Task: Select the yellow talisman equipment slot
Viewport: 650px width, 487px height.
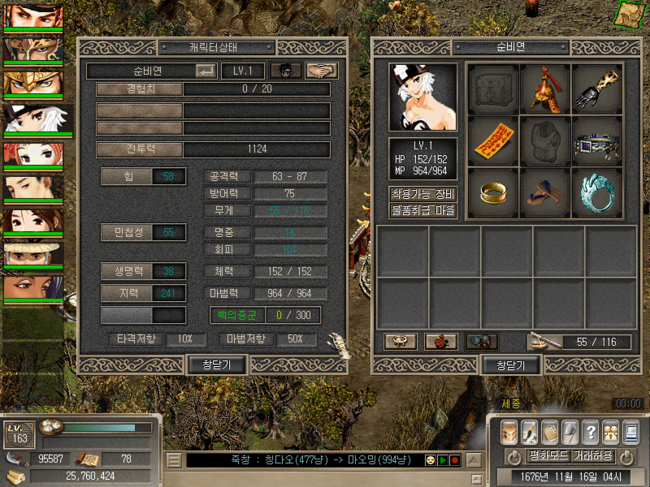Action: tap(492, 140)
